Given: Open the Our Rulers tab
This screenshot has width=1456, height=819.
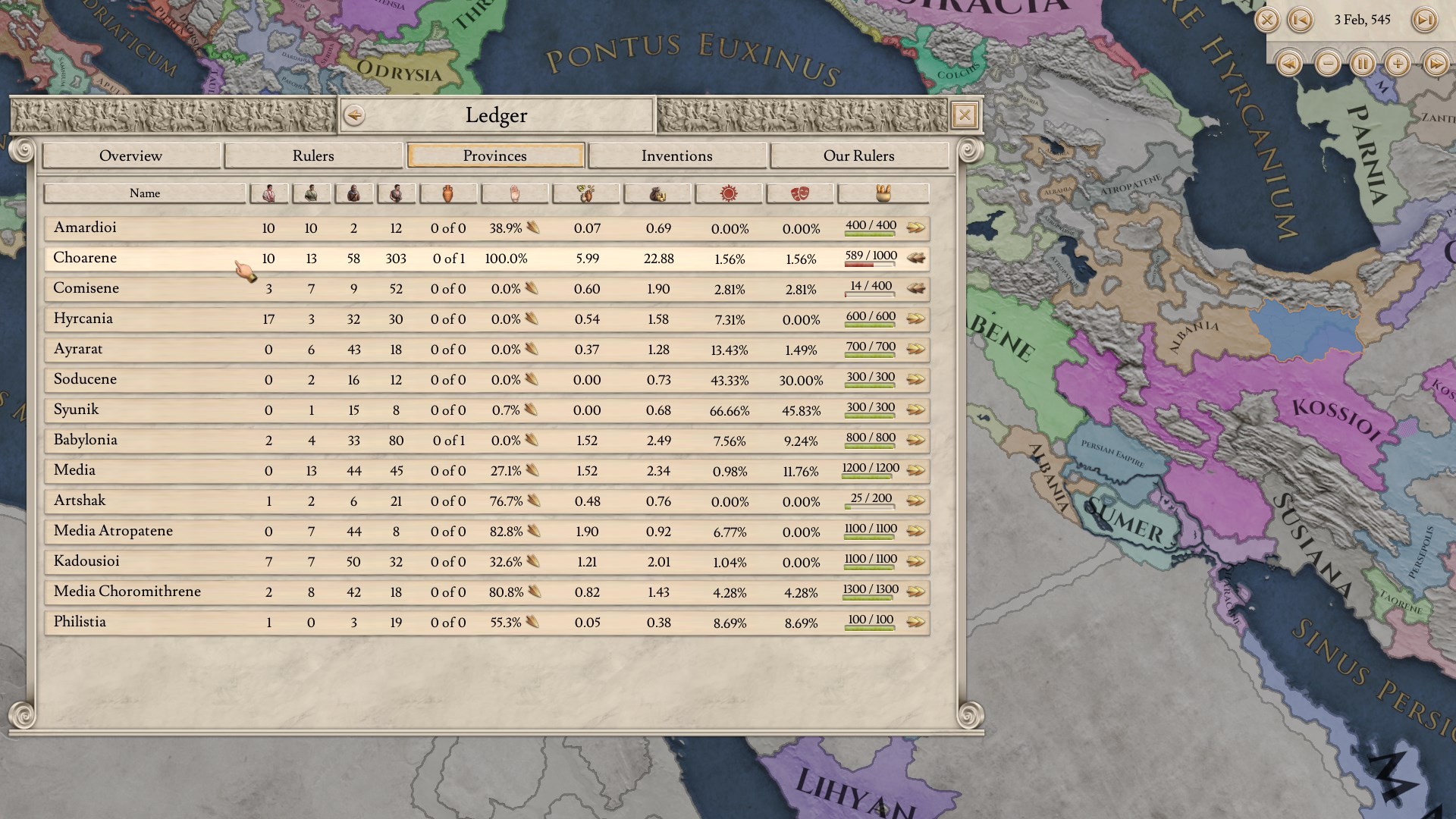Looking at the screenshot, I should pyautogui.click(x=858, y=155).
